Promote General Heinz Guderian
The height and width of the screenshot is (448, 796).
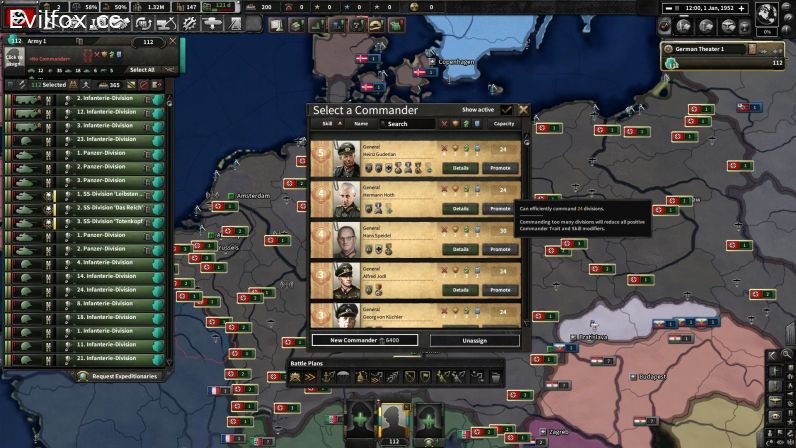[499, 168]
